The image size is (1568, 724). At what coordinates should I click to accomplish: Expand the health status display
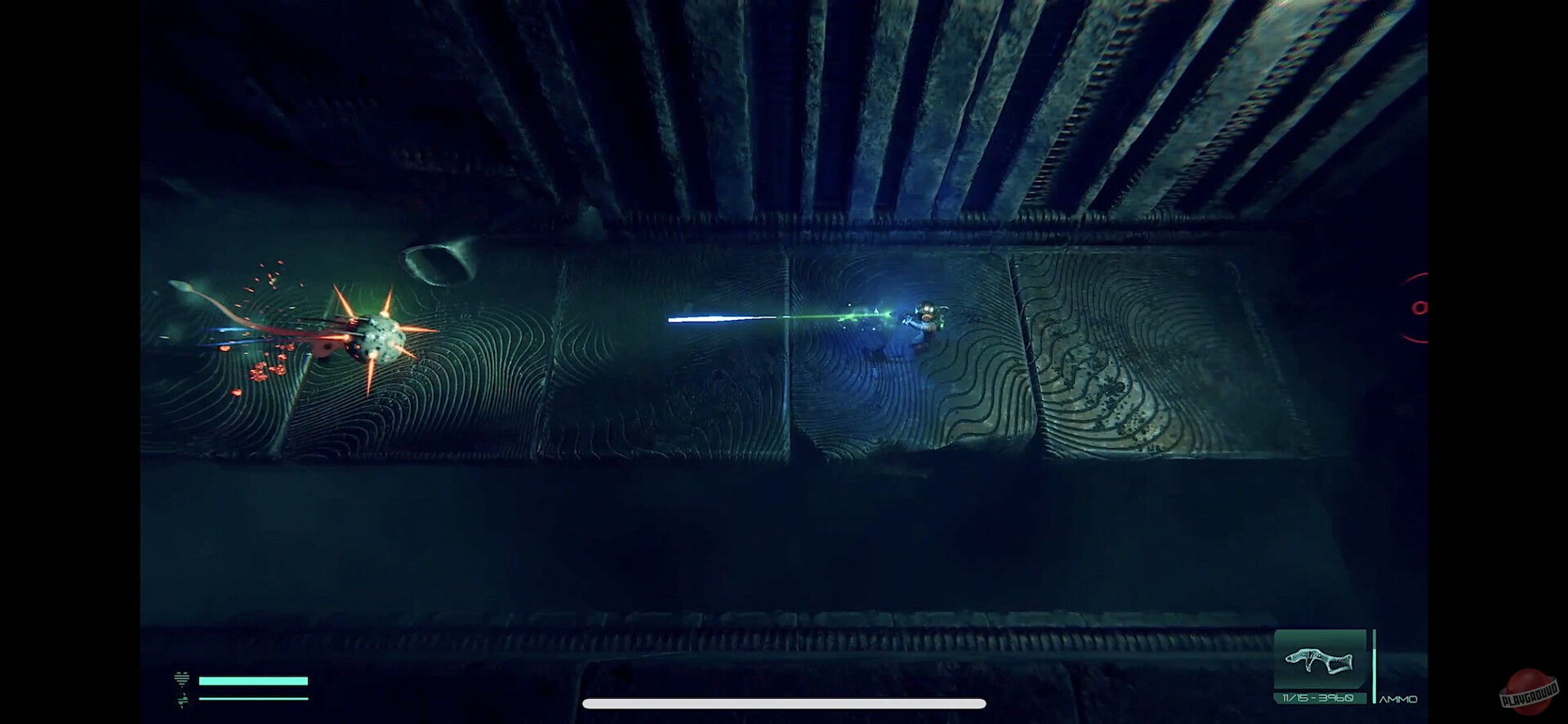point(255,679)
